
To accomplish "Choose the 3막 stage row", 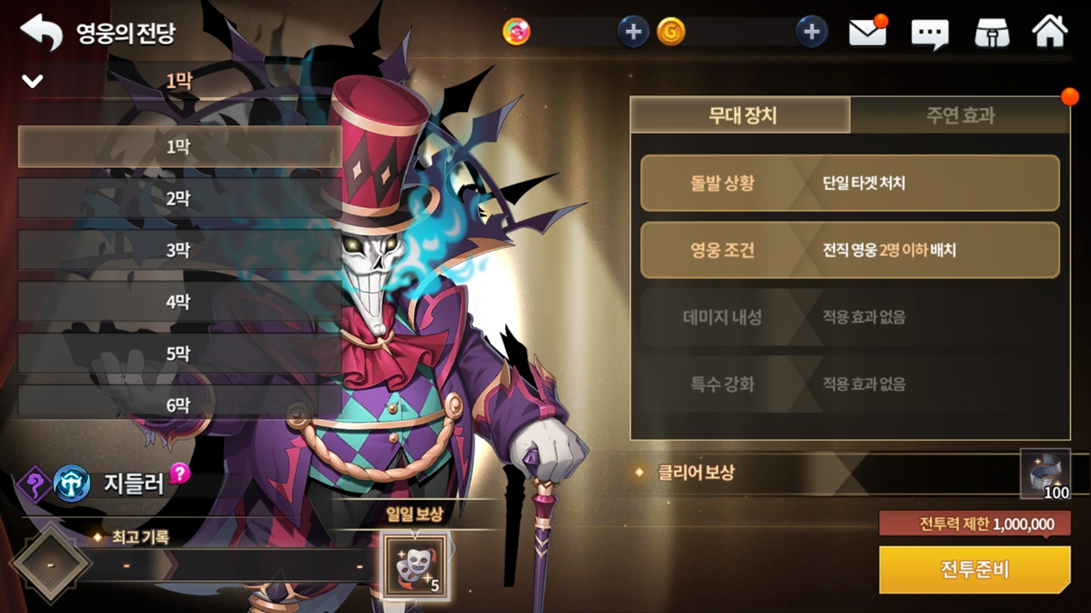I will (x=179, y=250).
